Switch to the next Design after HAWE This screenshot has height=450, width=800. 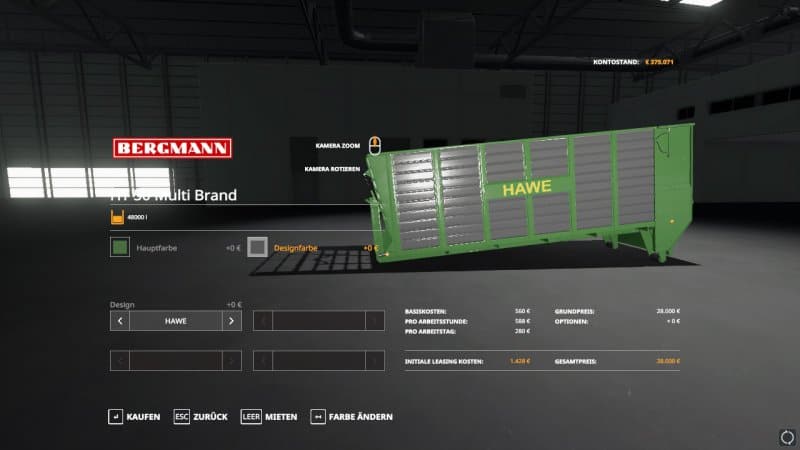pos(231,321)
